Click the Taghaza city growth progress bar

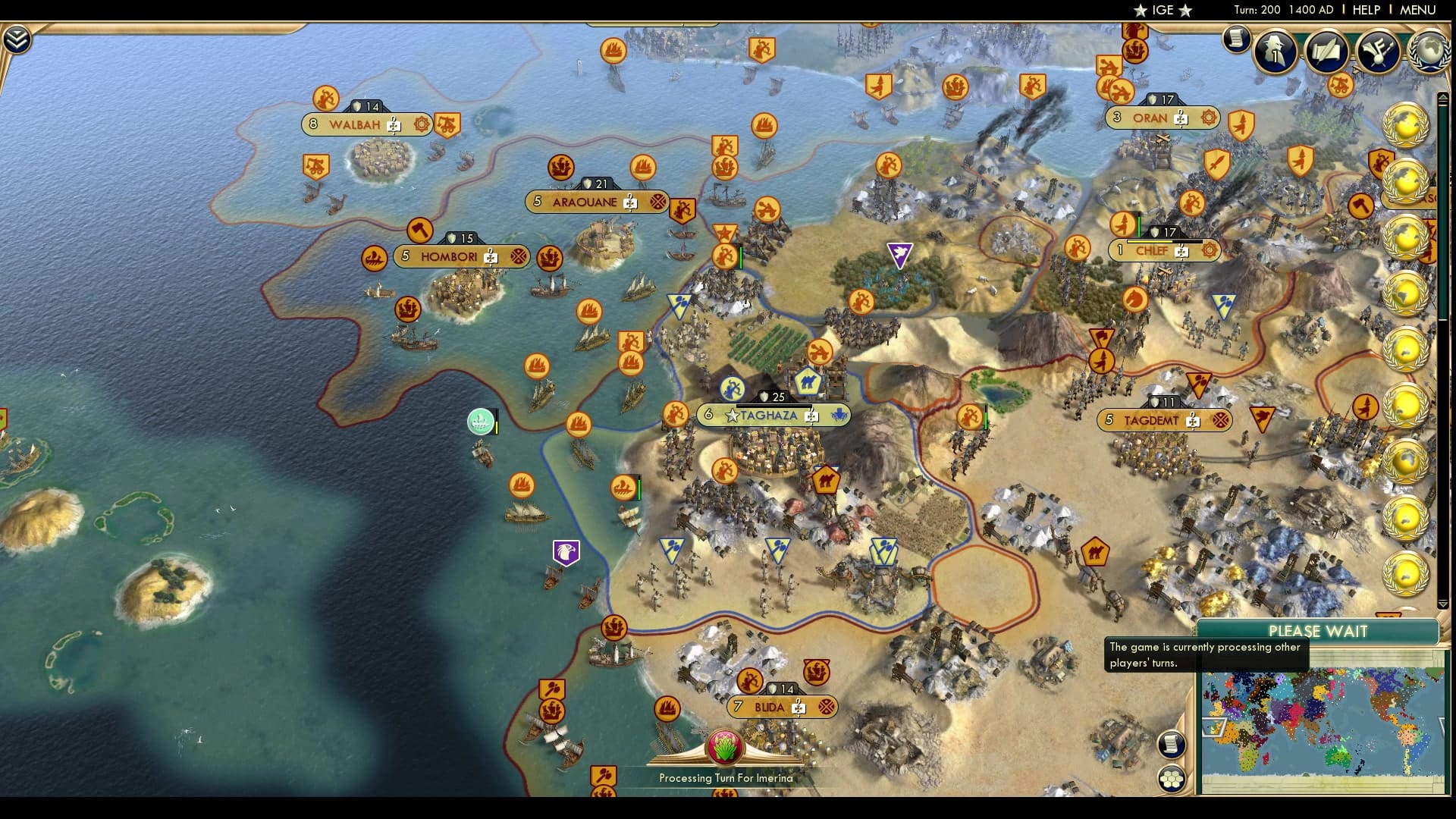click(x=774, y=406)
